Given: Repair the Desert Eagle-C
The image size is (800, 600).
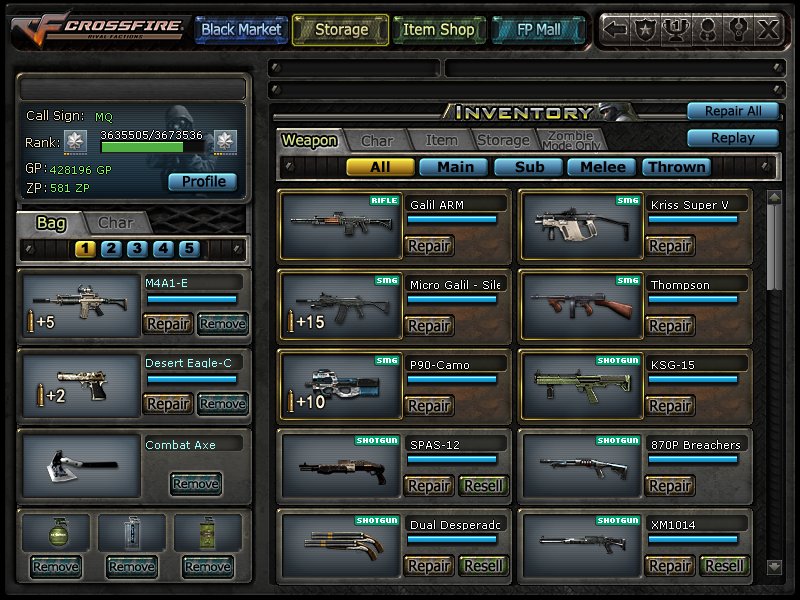Looking at the screenshot, I should tap(168, 403).
